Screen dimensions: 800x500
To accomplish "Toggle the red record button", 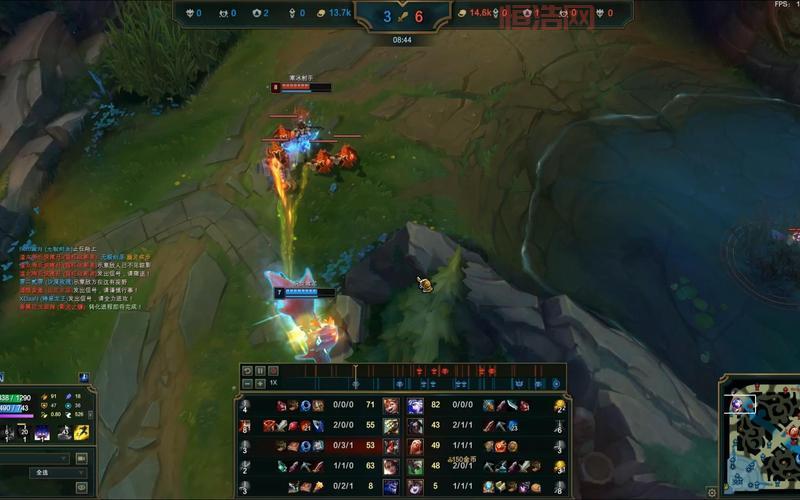I will click(274, 371).
